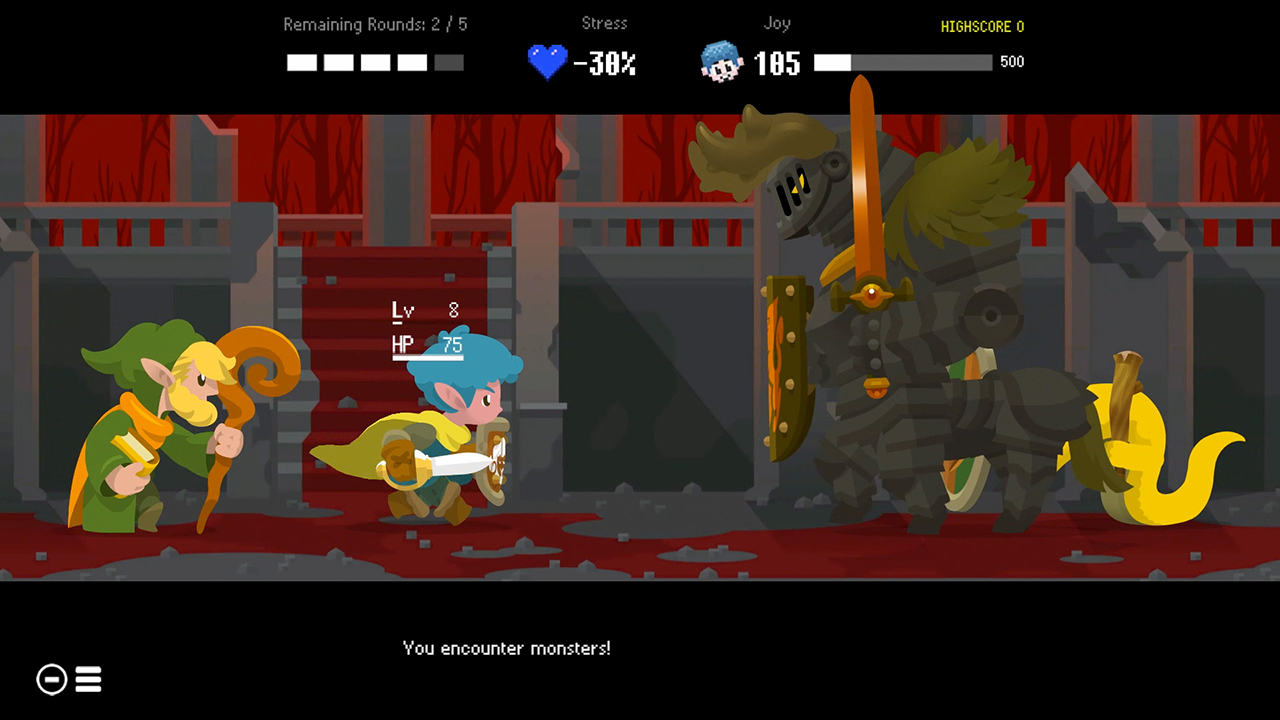
Task: Click the HIGHSCORE 0 label
Action: (982, 27)
